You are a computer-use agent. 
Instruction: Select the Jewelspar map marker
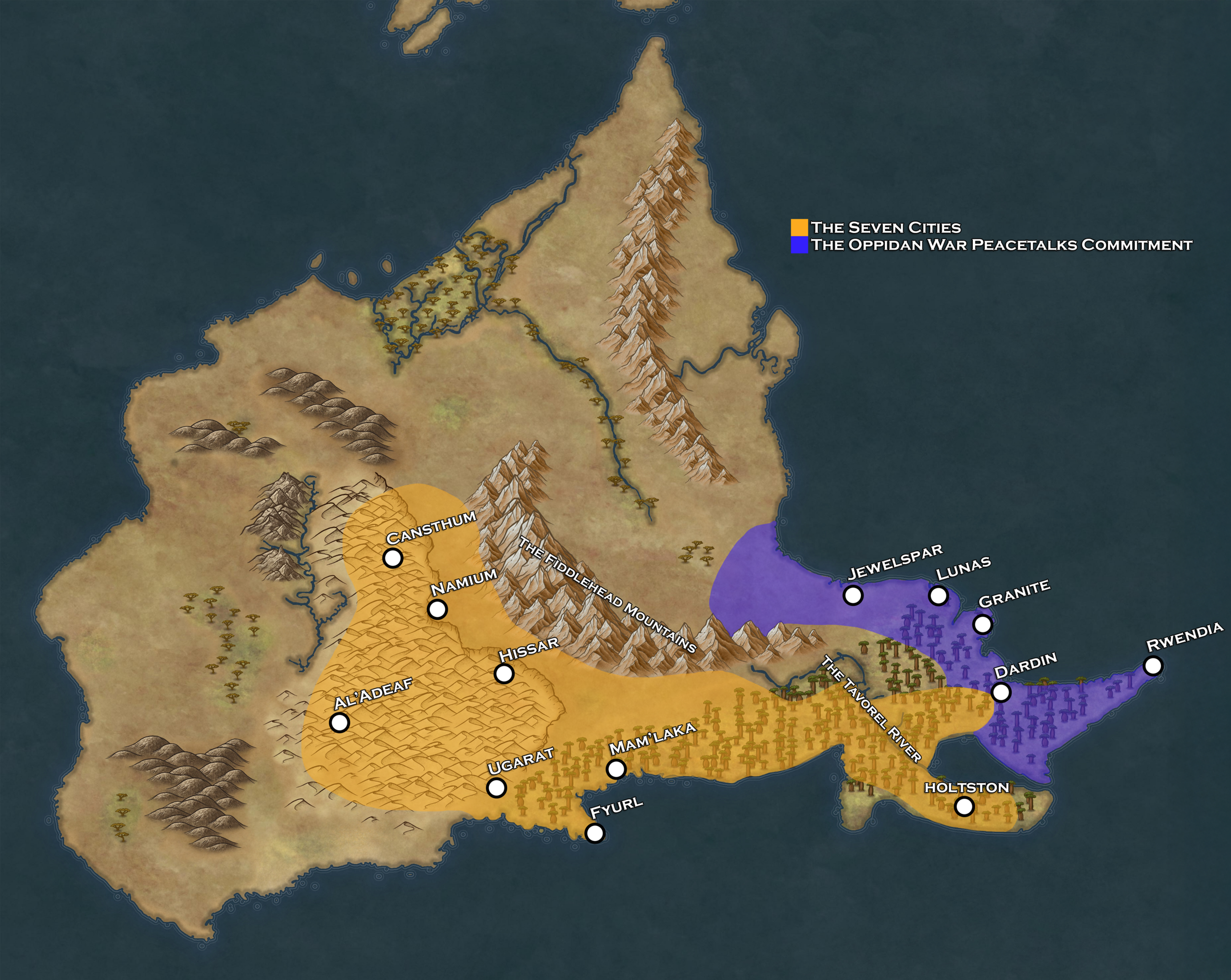tap(853, 595)
